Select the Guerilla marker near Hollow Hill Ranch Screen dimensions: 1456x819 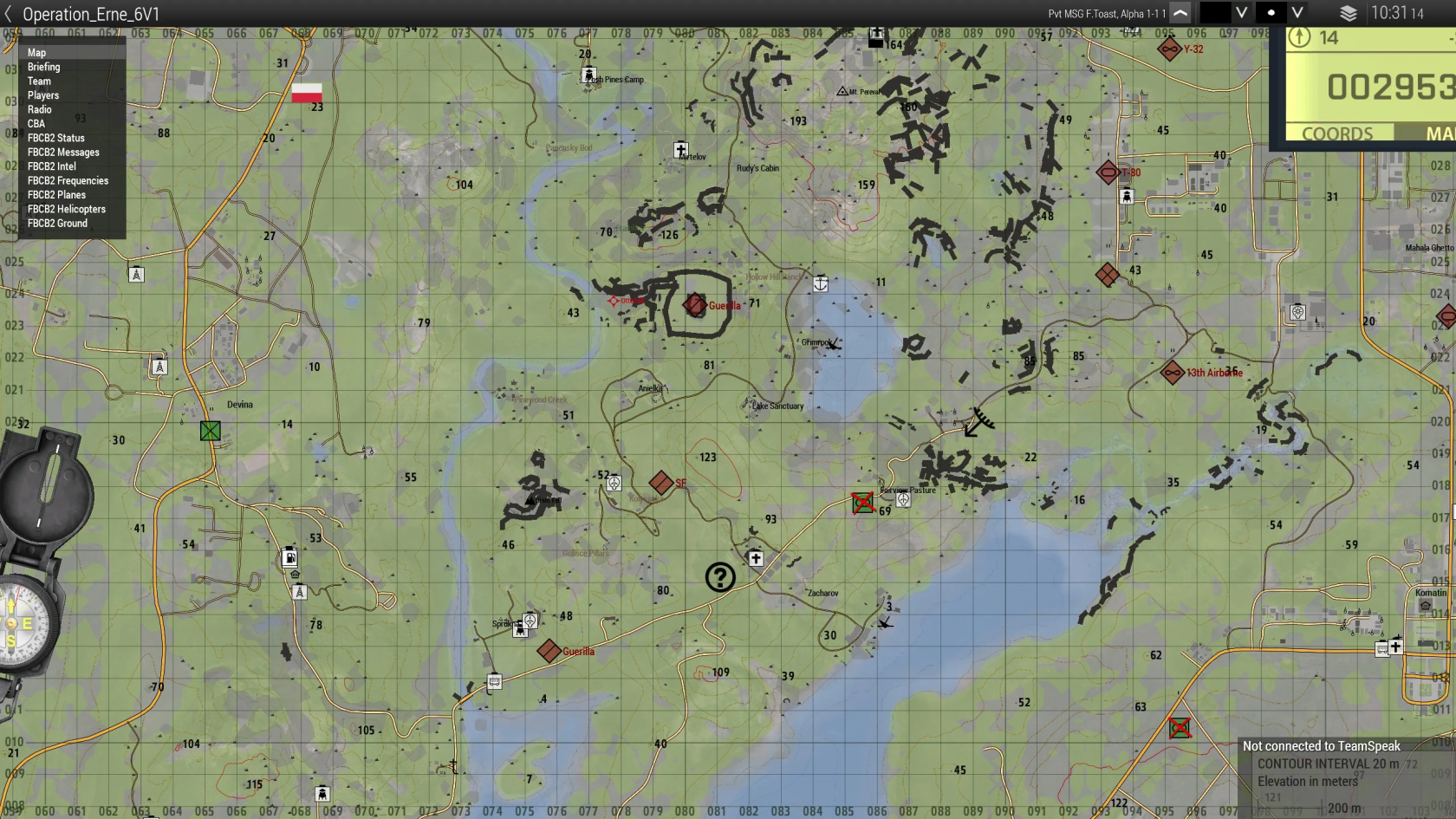click(x=693, y=305)
